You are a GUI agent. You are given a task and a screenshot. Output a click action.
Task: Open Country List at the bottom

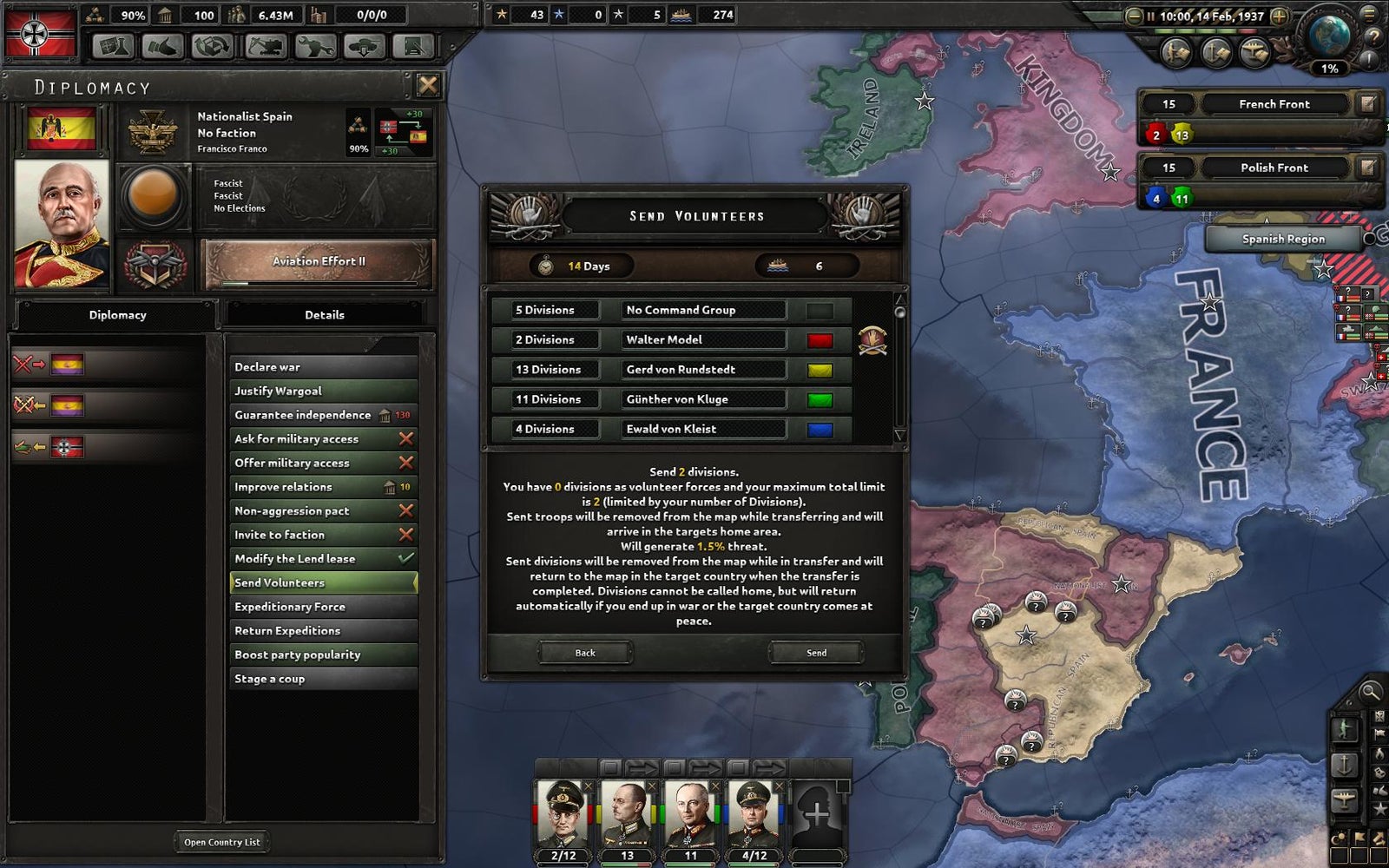click(x=222, y=841)
